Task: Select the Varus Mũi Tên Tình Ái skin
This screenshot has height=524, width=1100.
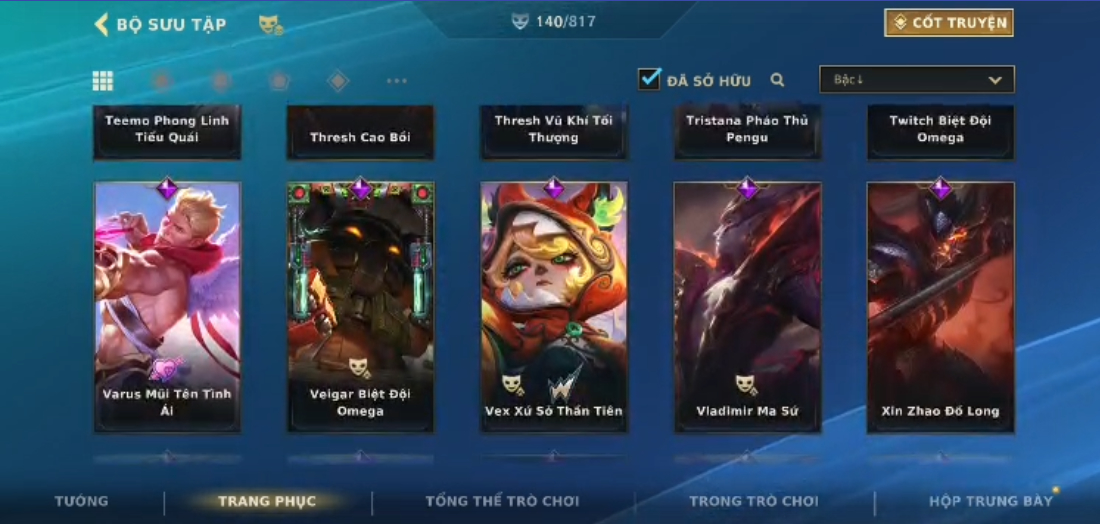Action: 167,306
